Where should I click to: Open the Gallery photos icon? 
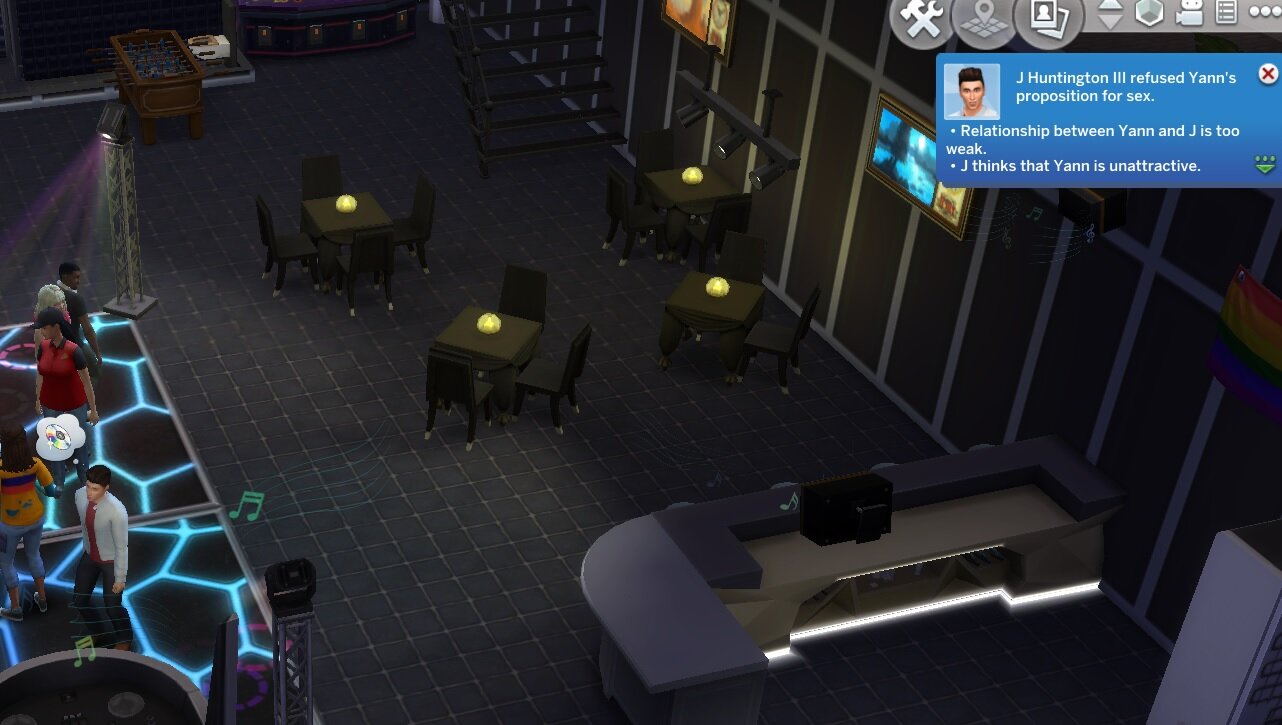point(1047,20)
